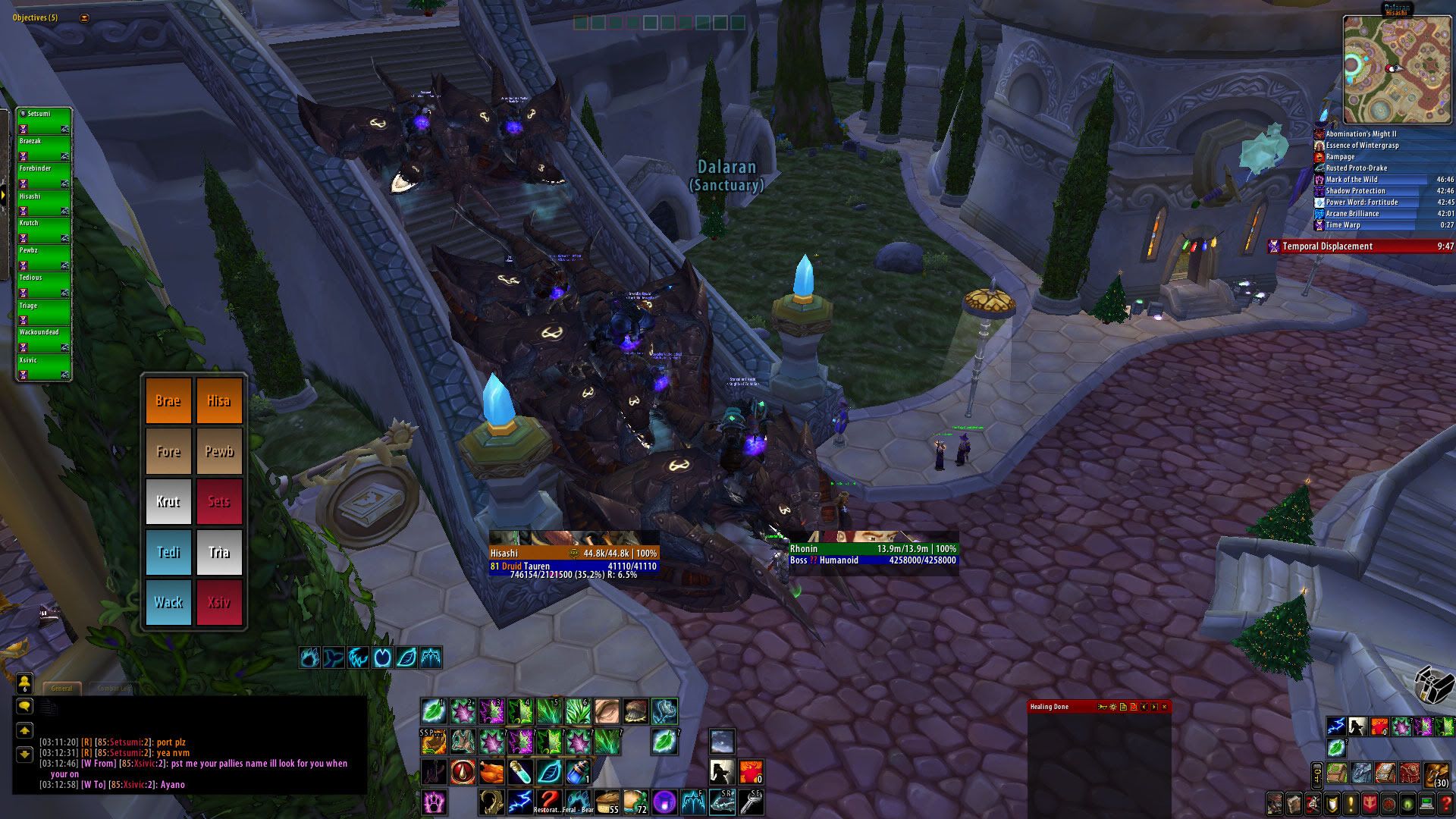
Task: Open the Dalaran minimap
Action: (1397, 69)
